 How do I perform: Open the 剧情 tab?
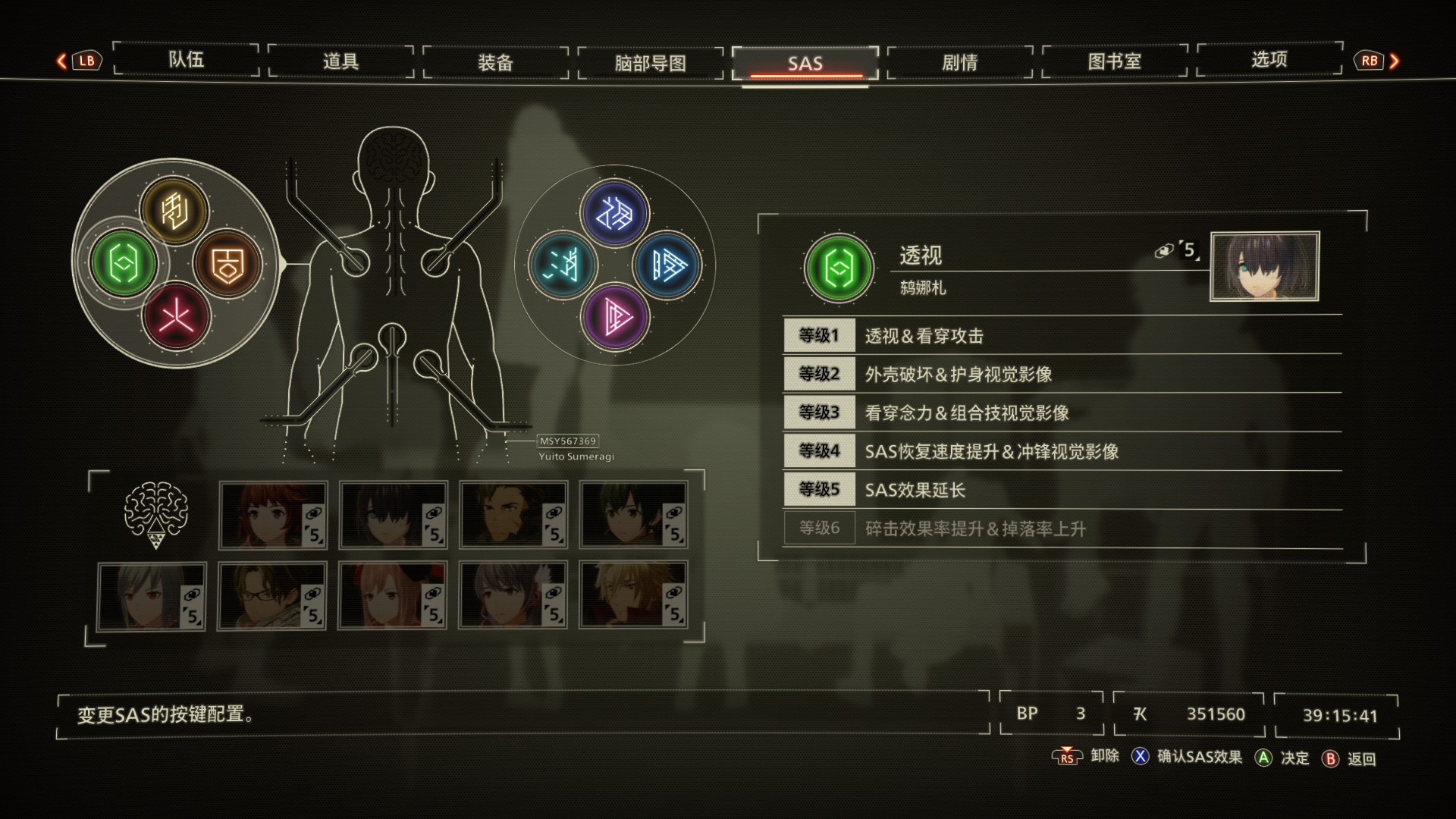coord(959,62)
